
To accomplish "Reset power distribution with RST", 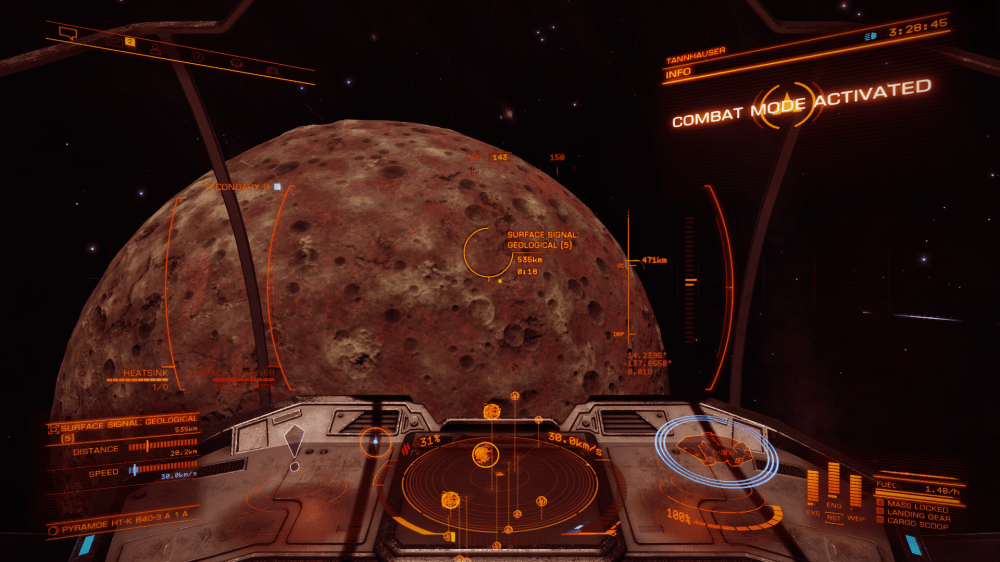I will coord(833,518).
